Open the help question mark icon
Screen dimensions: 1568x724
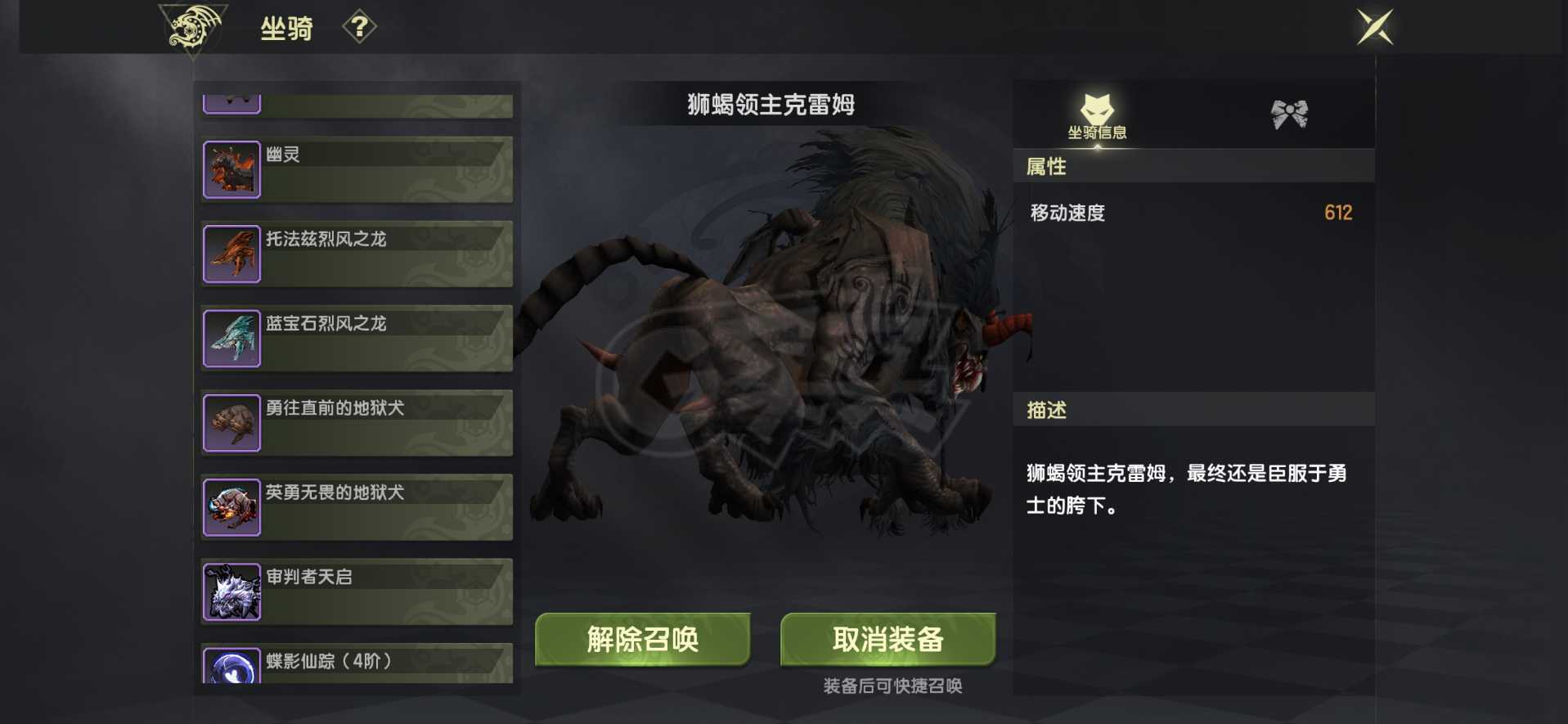[360, 27]
